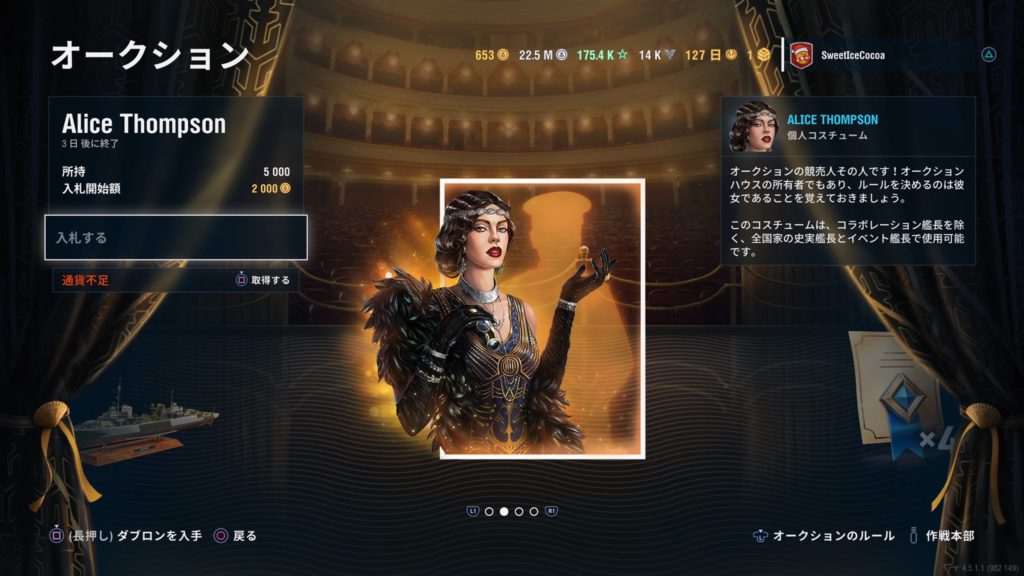Select the 入札する bid button
The image size is (1024, 576).
tap(175, 238)
